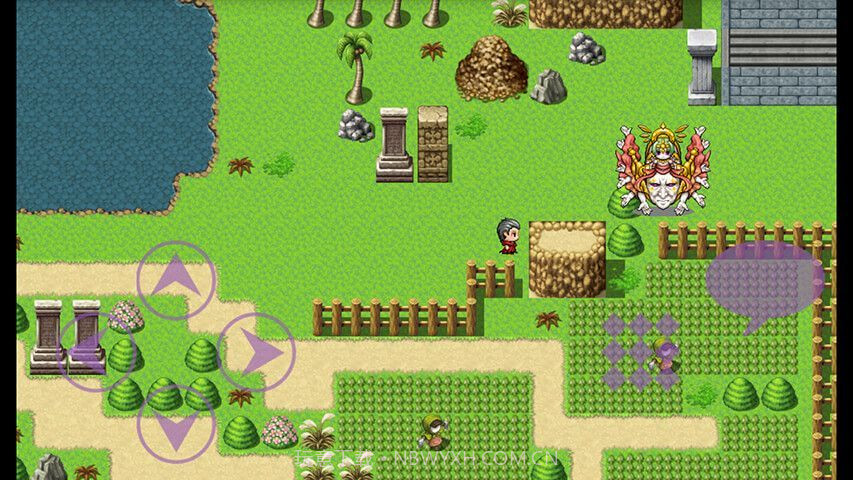Viewport: 853px width, 480px height.
Task: Tap the purple diamond-grid menu button
Action: 641,351
